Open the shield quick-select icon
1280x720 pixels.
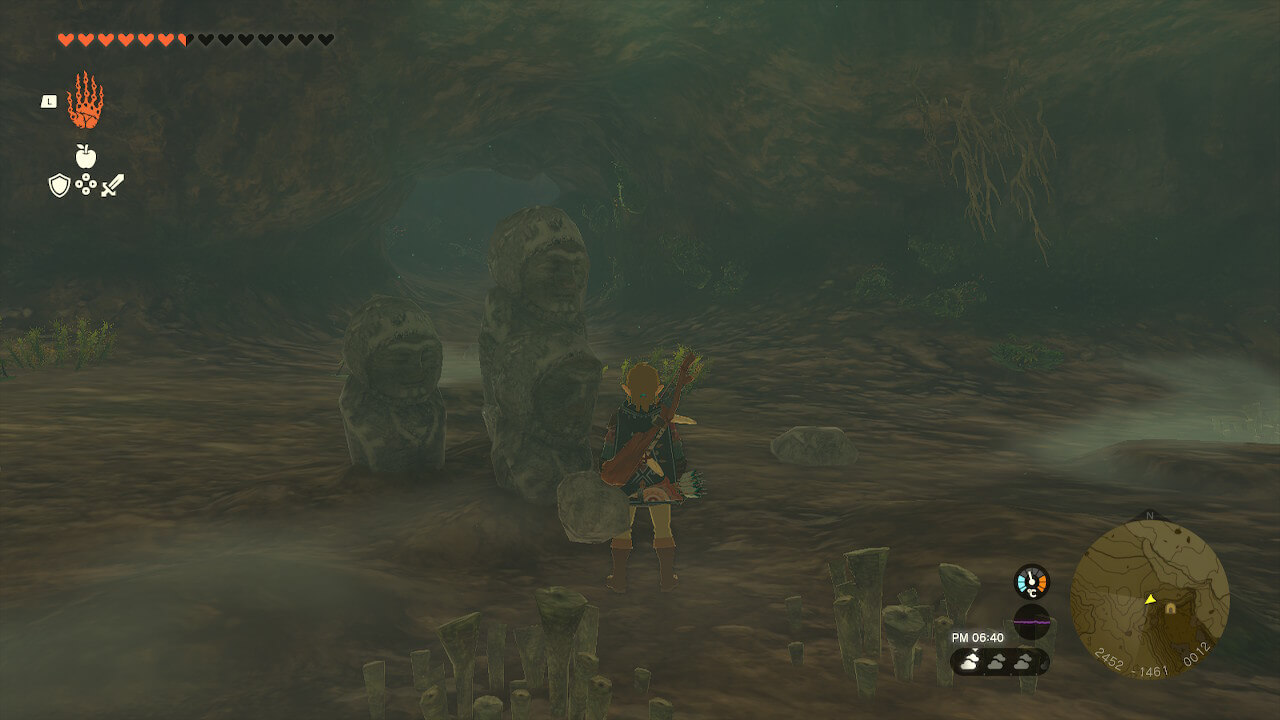[59, 185]
